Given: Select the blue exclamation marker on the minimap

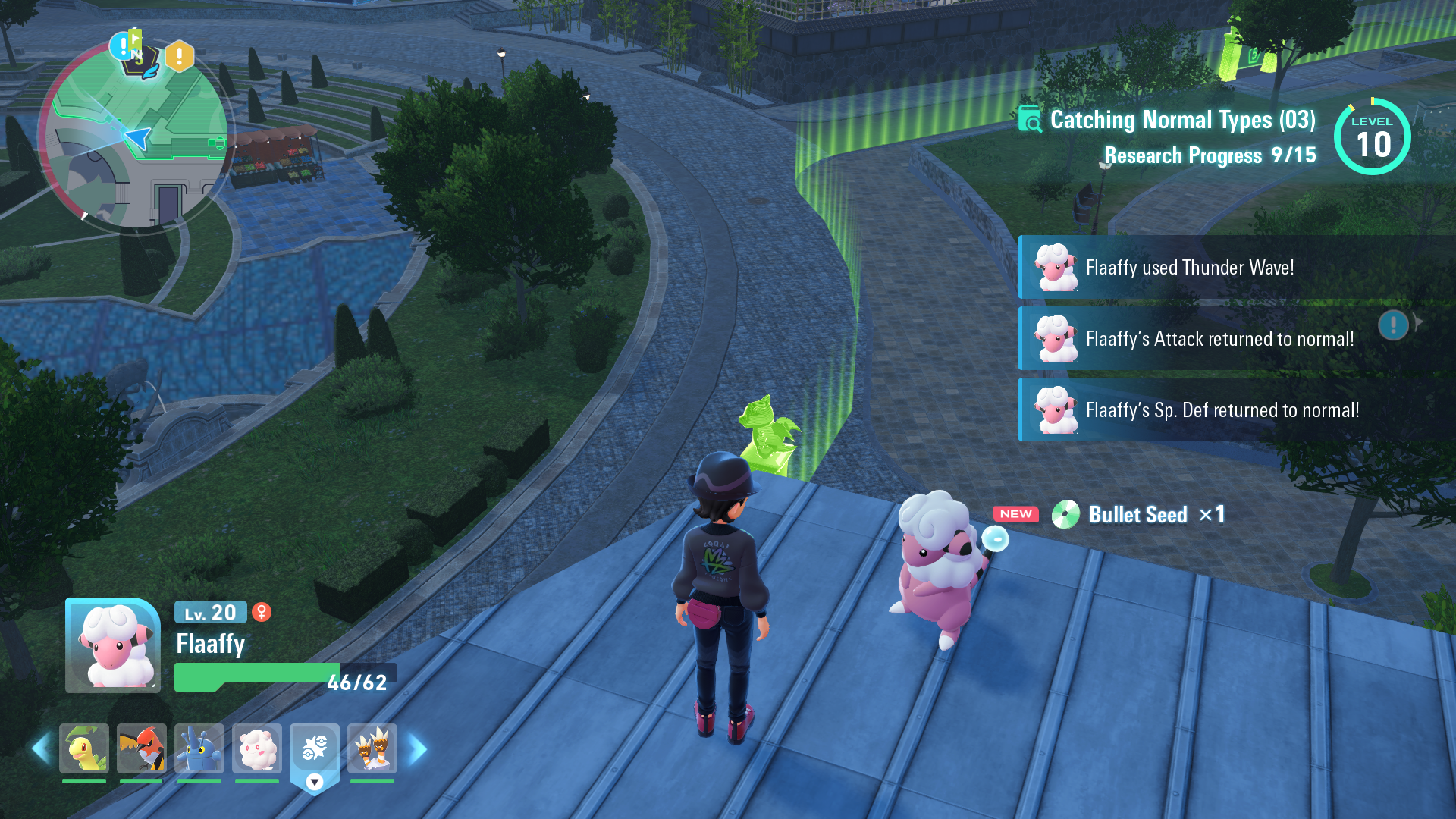Looking at the screenshot, I should tap(121, 47).
